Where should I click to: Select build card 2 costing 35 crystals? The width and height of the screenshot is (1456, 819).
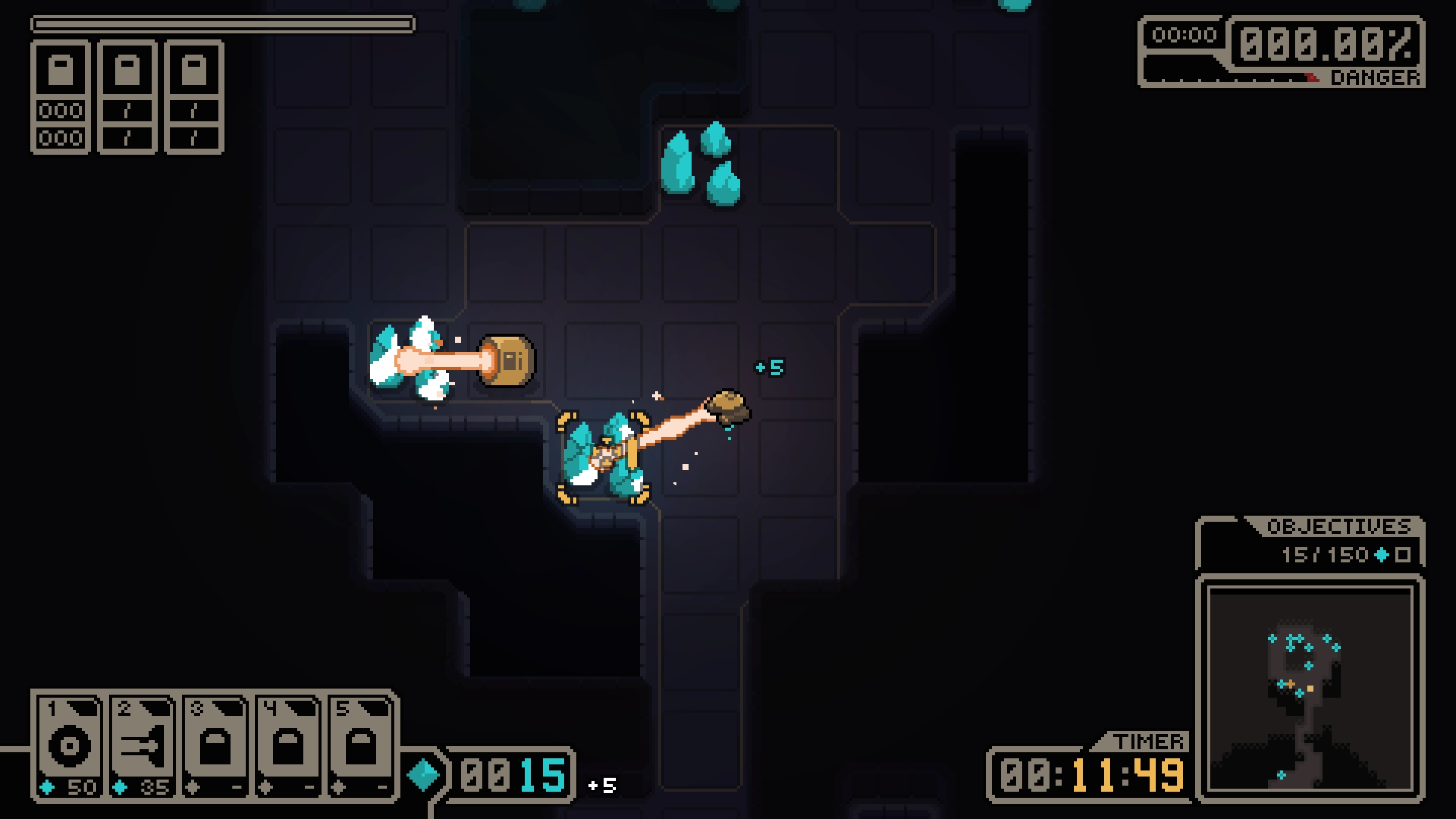click(x=143, y=746)
